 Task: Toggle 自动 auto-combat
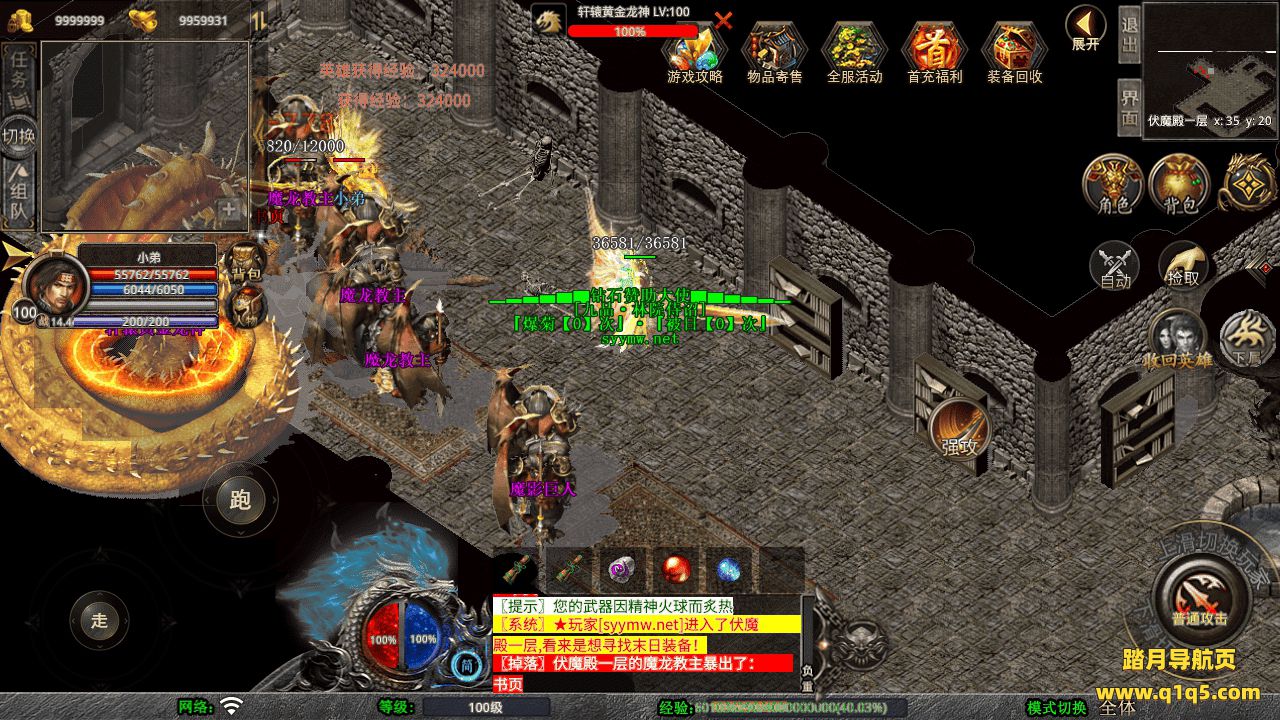click(1114, 266)
